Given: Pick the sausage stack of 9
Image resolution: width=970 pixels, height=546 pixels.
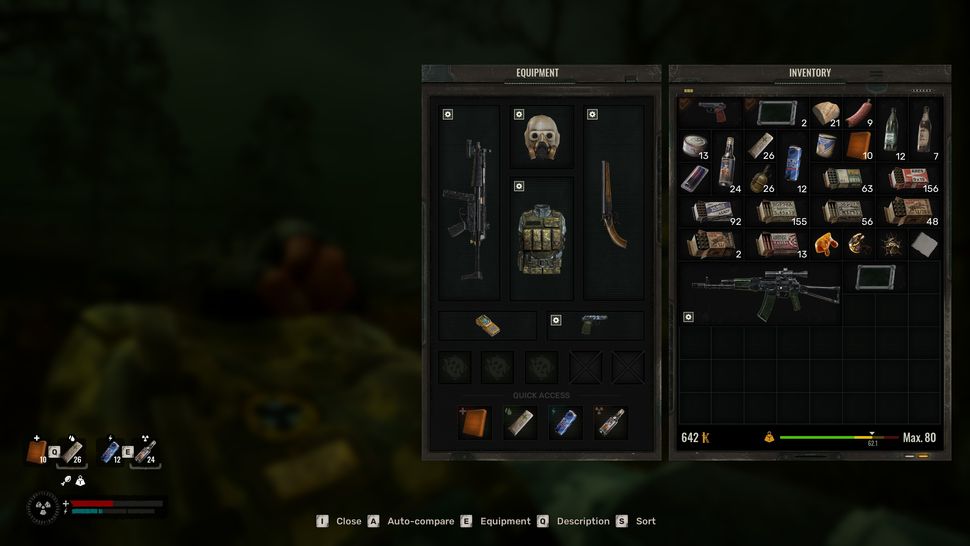Looking at the screenshot, I should pyautogui.click(x=859, y=114).
